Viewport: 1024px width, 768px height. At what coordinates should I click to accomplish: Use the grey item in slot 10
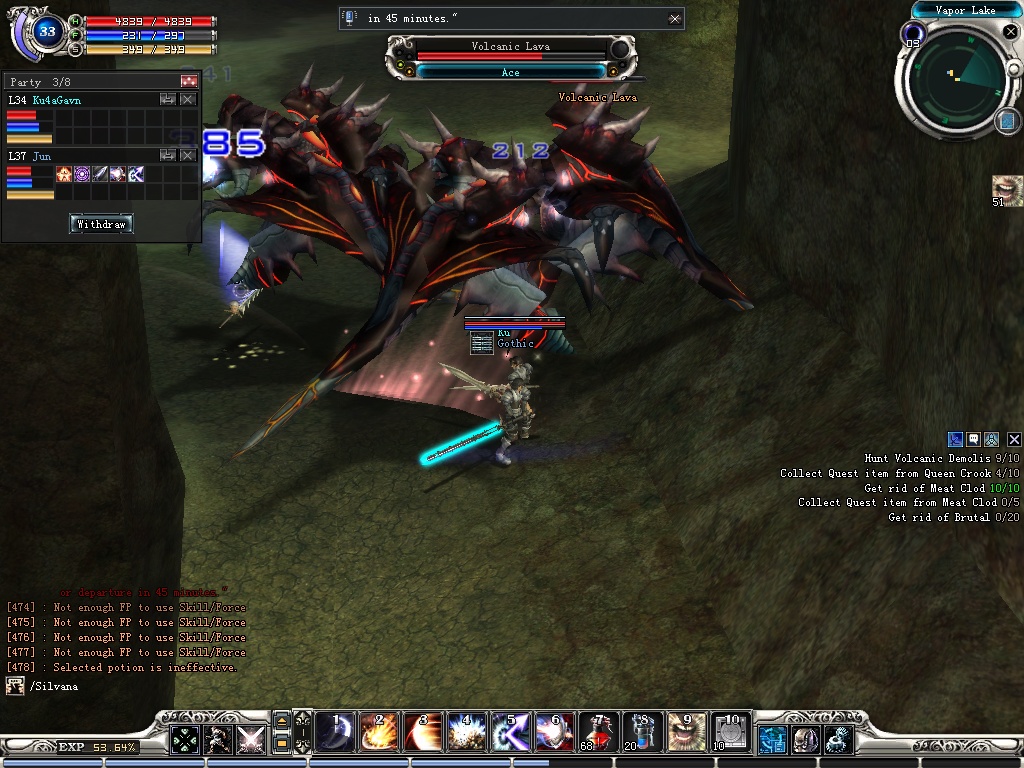click(730, 733)
